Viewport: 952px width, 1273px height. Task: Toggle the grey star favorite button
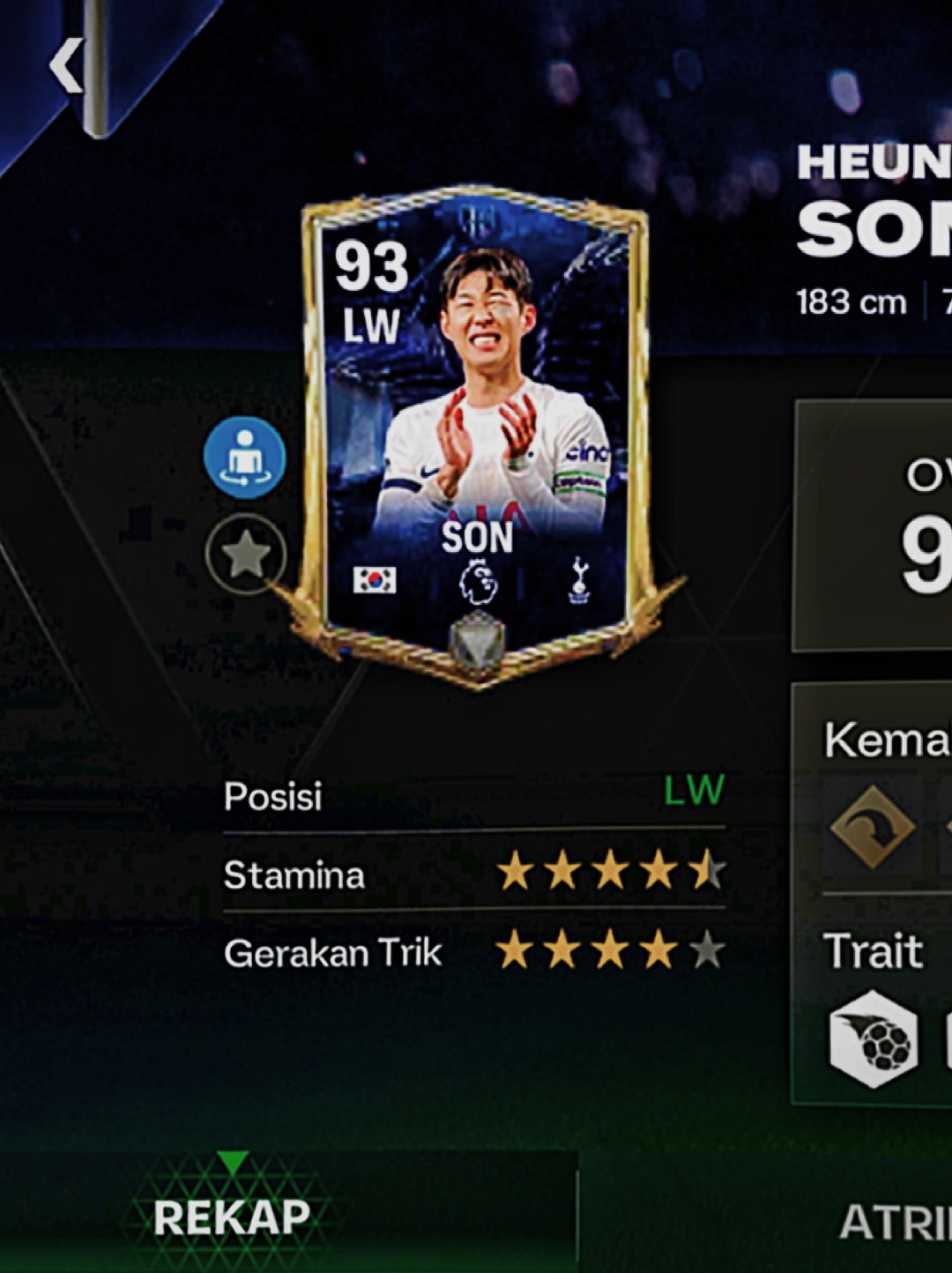tap(246, 555)
